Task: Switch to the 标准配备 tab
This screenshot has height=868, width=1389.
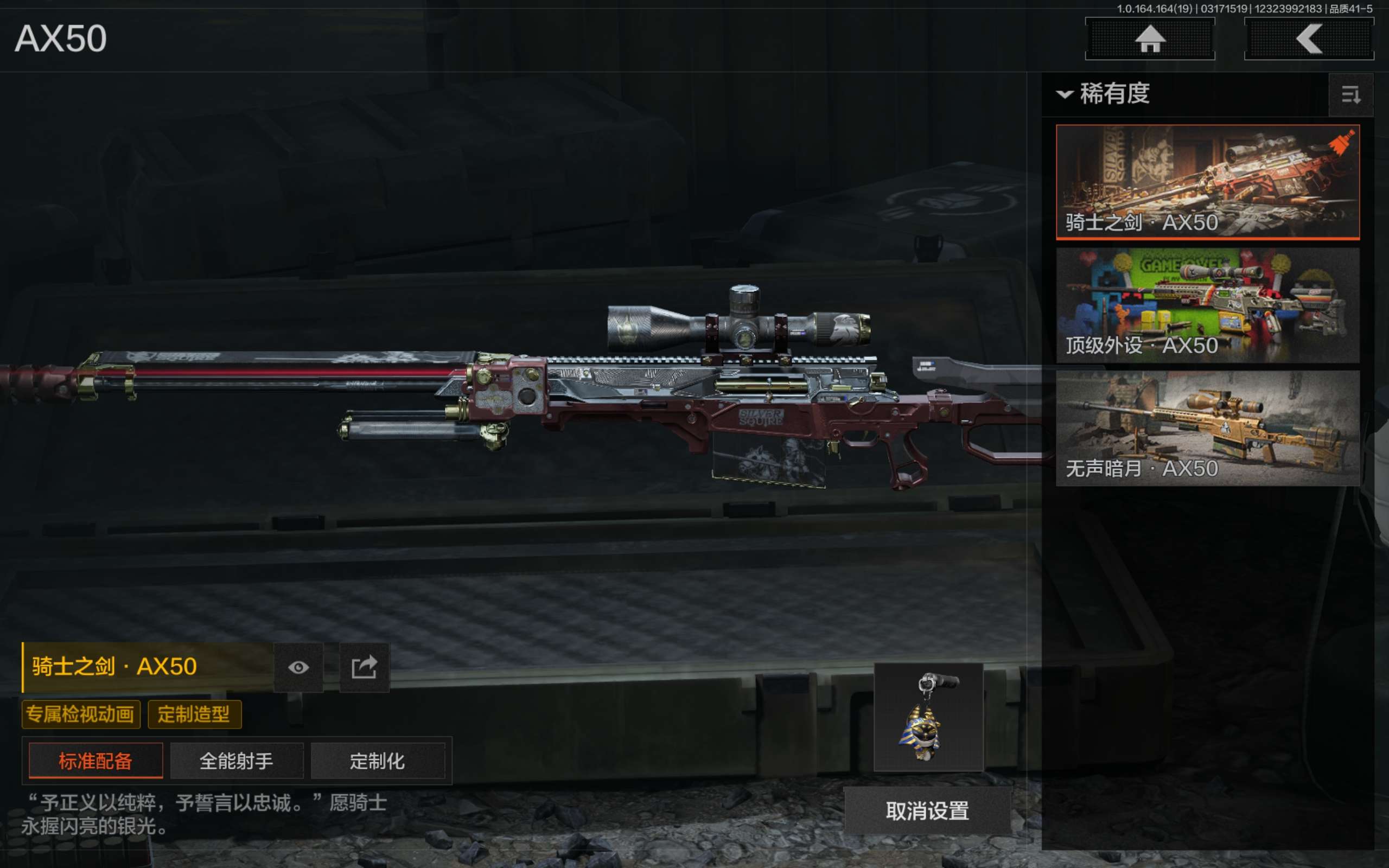Action: click(x=95, y=761)
